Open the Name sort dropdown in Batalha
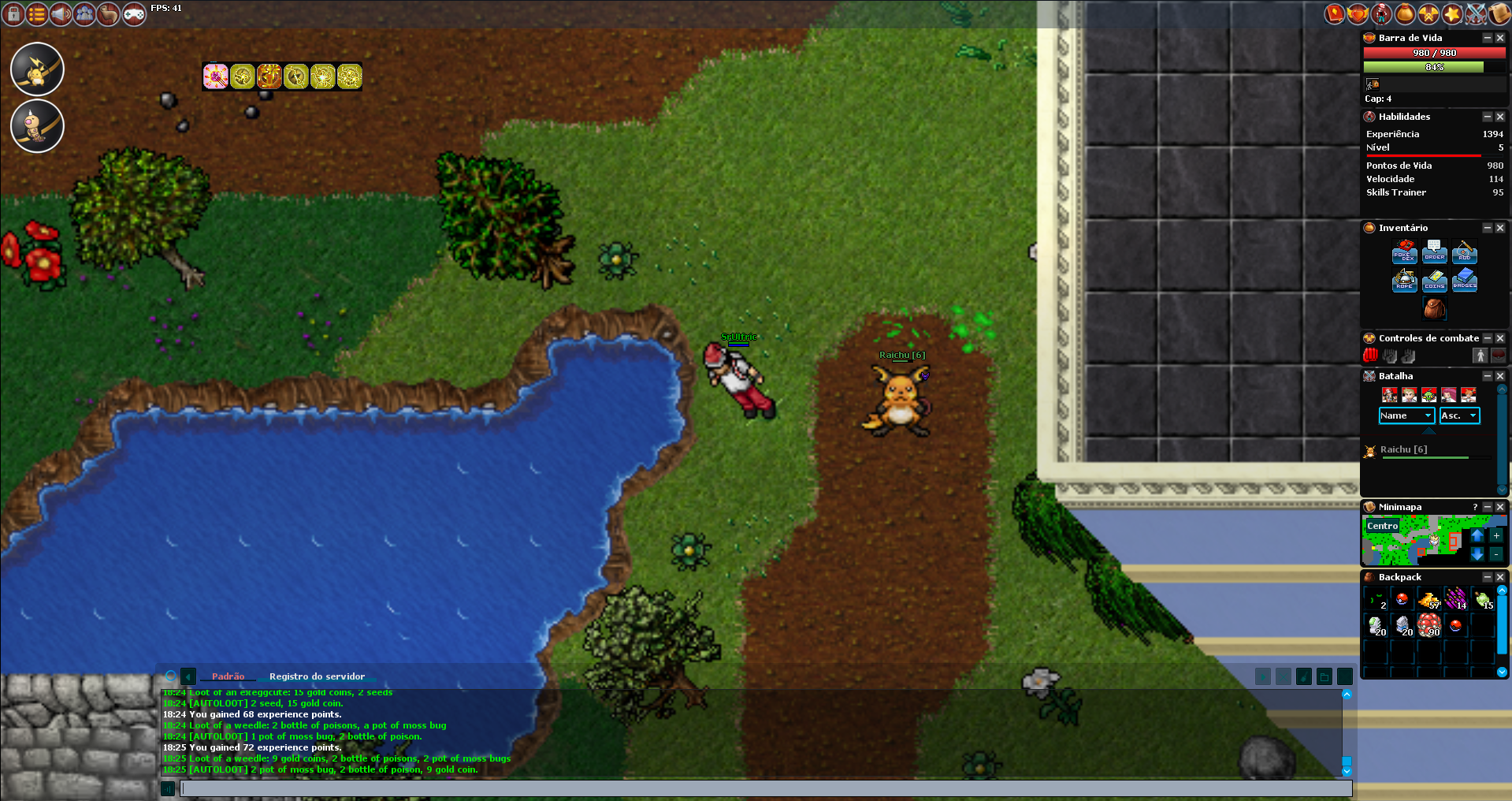1512x801 pixels. pyautogui.click(x=1406, y=415)
